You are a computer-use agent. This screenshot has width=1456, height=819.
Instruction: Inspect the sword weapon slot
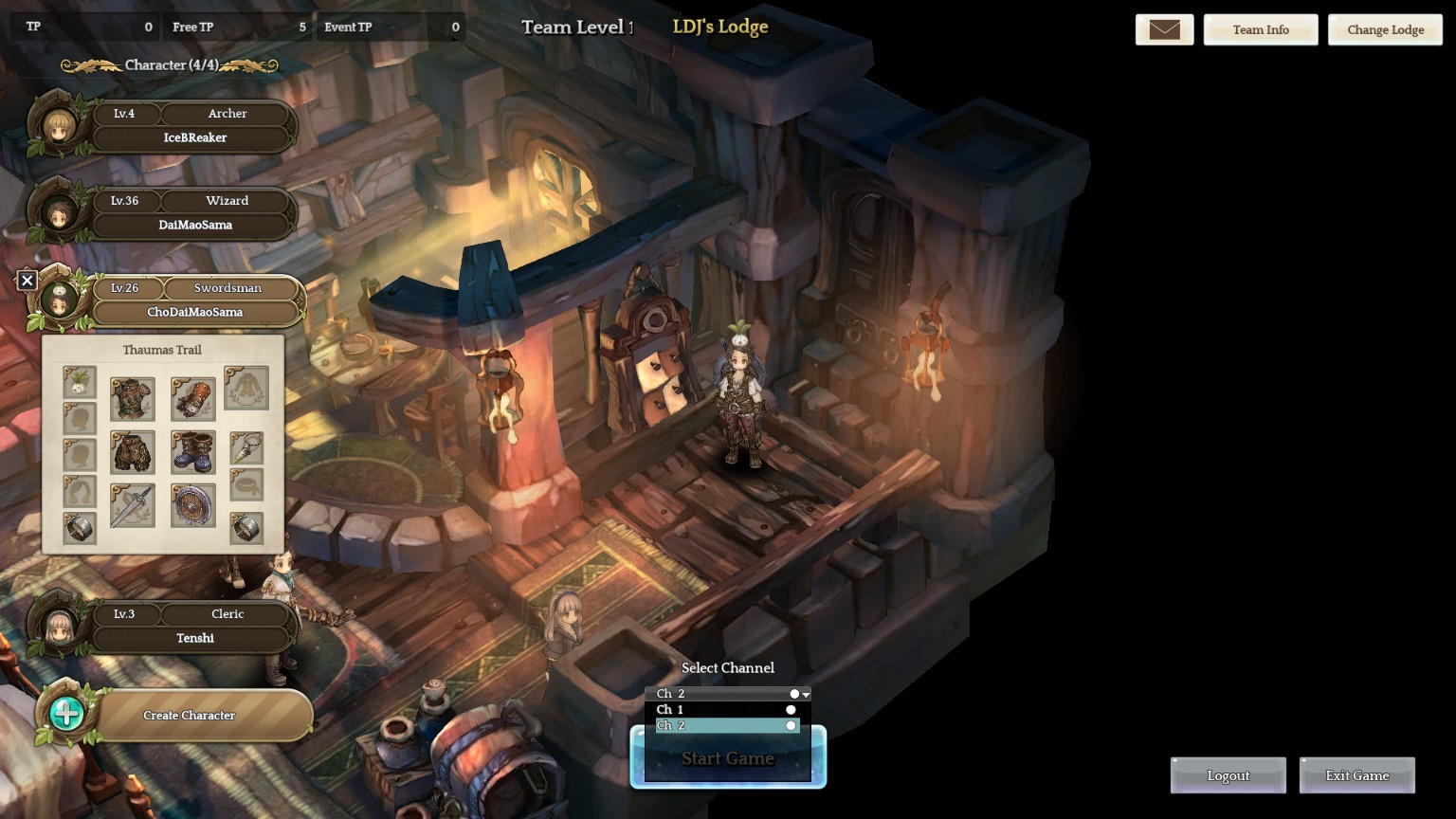coord(133,505)
